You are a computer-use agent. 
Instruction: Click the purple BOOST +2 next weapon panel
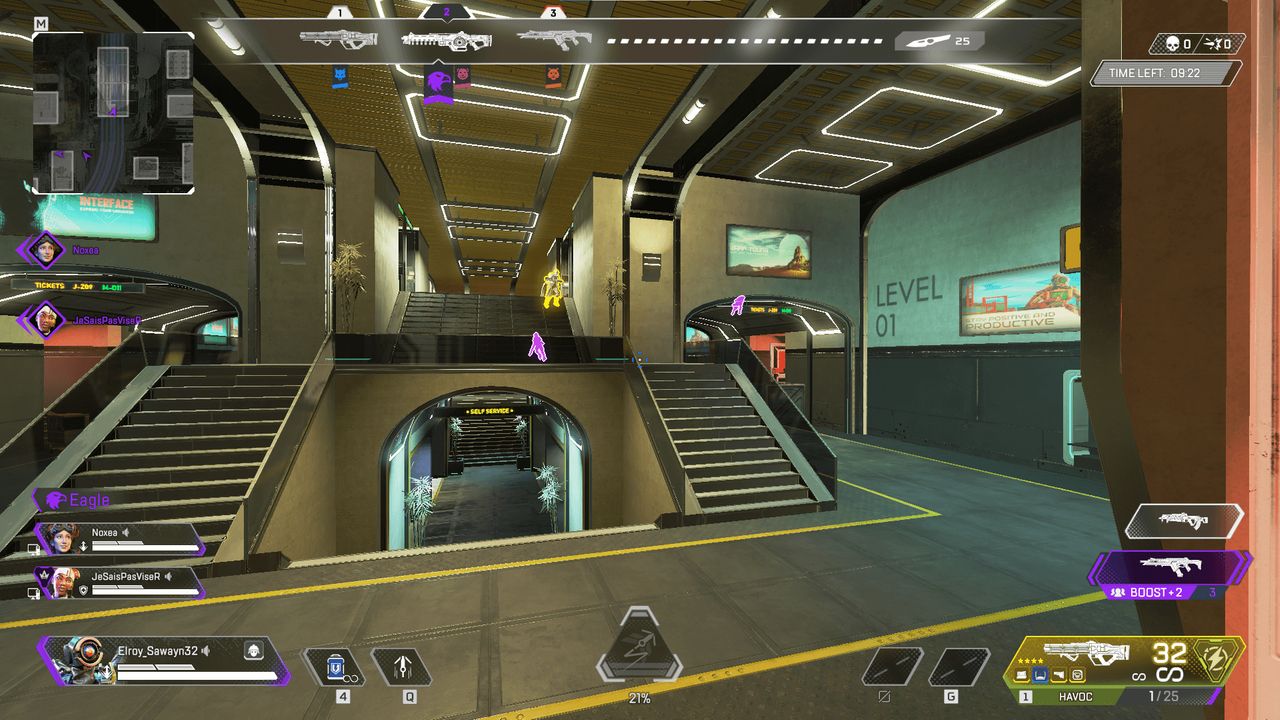1170,570
